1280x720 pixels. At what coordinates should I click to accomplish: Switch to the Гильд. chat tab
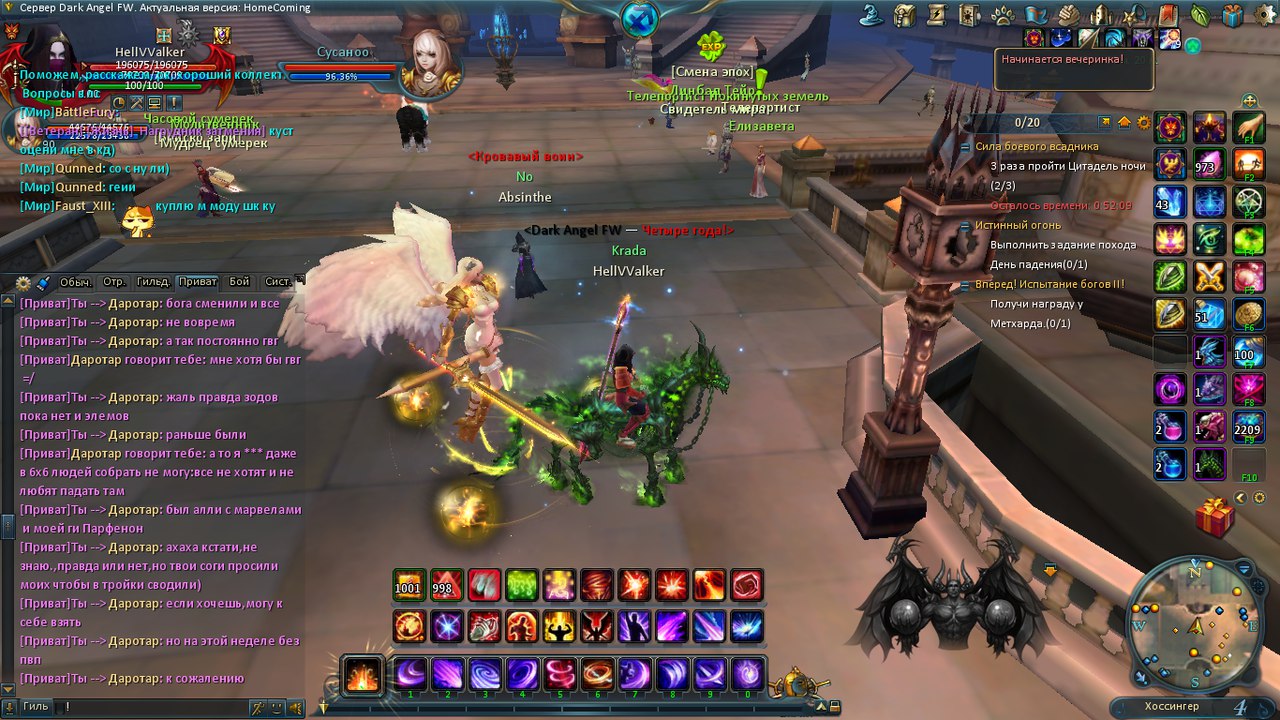(154, 282)
